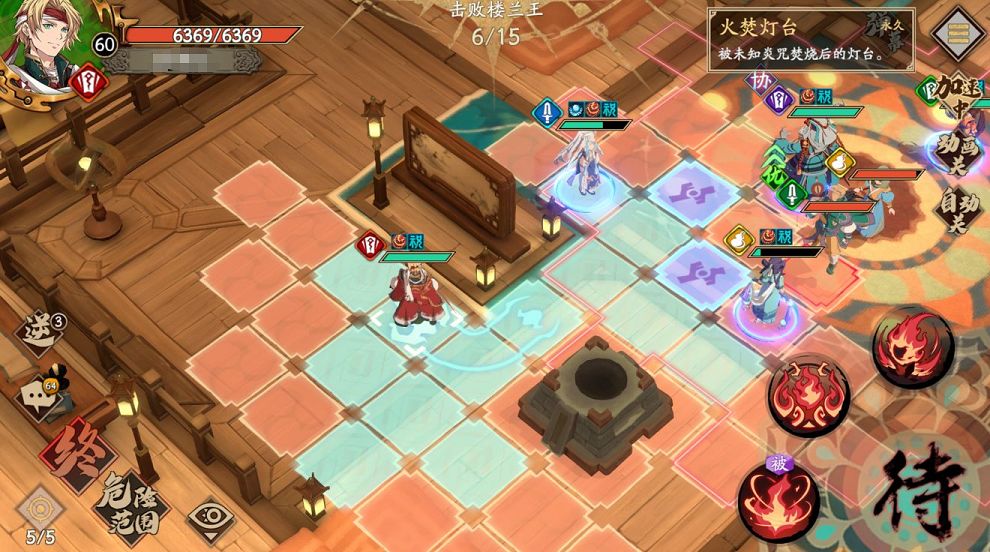Use the horned fire emblem skill
This screenshot has width=990, height=552.
coord(808,393)
